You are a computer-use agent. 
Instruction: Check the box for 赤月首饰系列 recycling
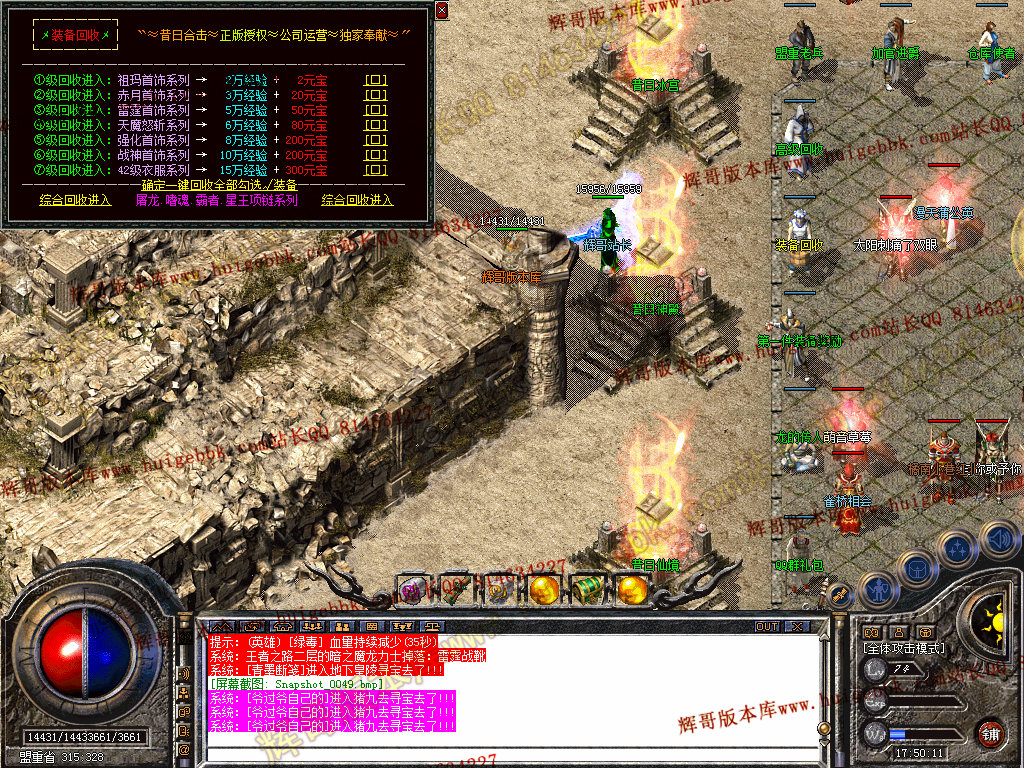tap(376, 95)
